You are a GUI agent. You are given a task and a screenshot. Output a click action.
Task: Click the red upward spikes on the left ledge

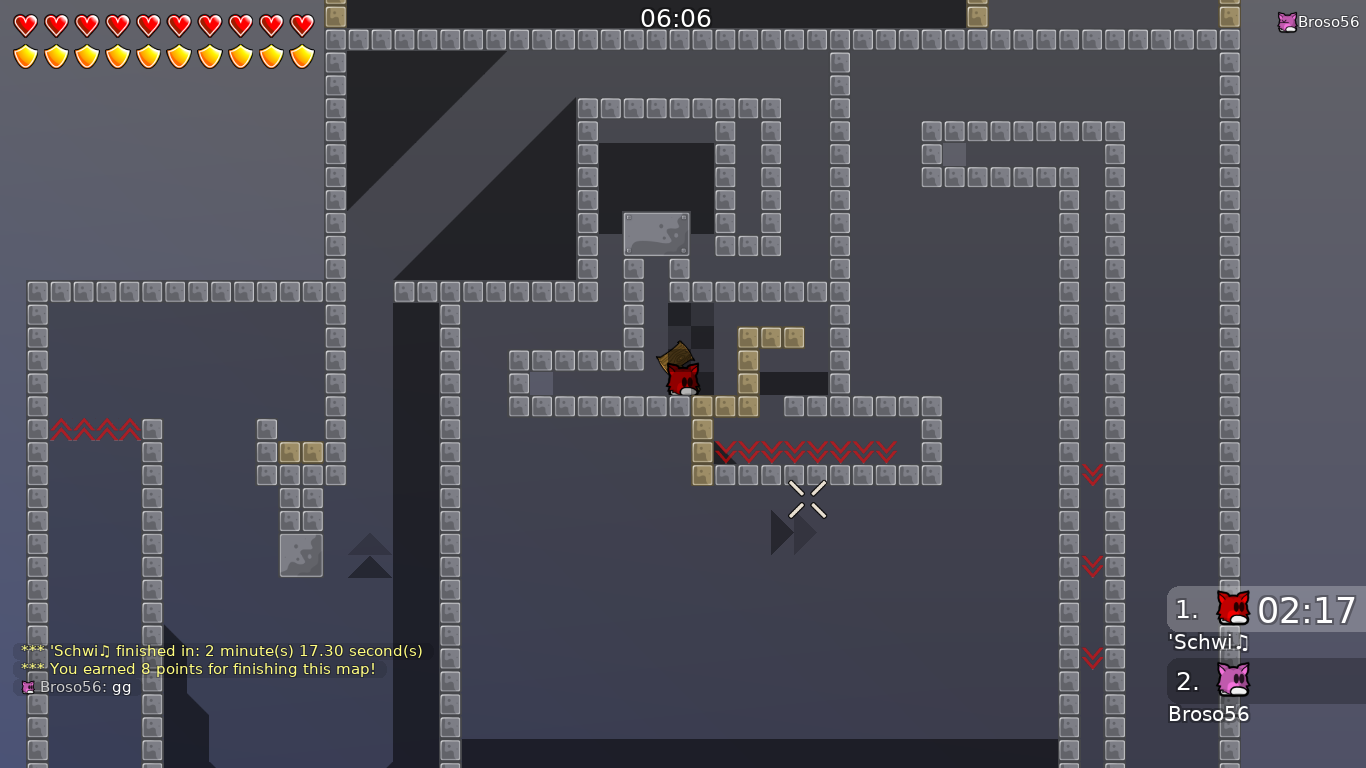point(95,430)
